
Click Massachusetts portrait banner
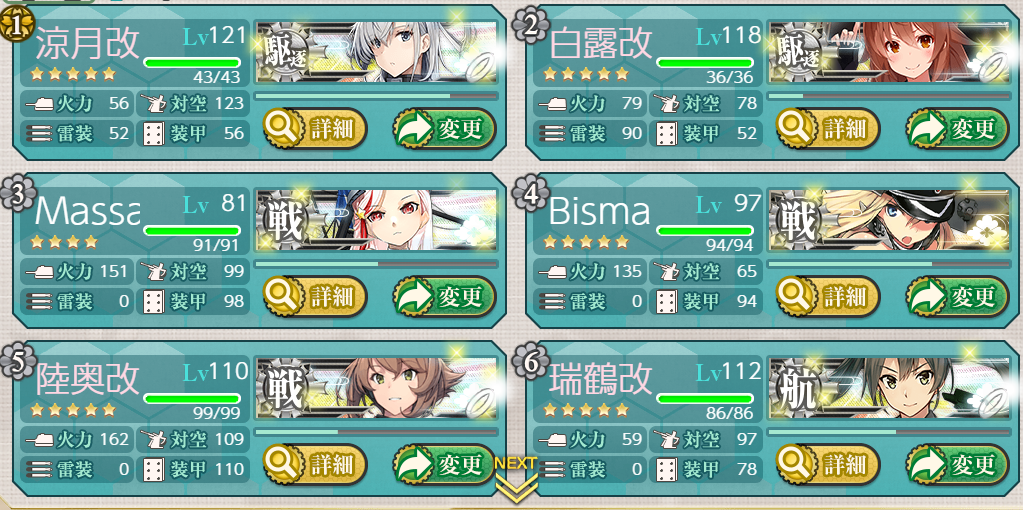[377, 221]
